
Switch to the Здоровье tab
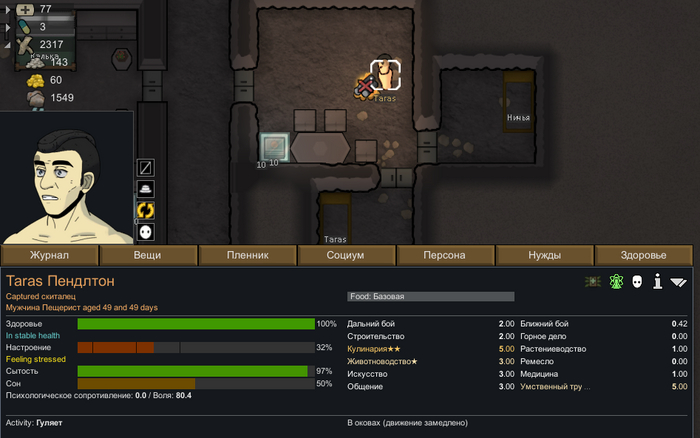coord(644,255)
